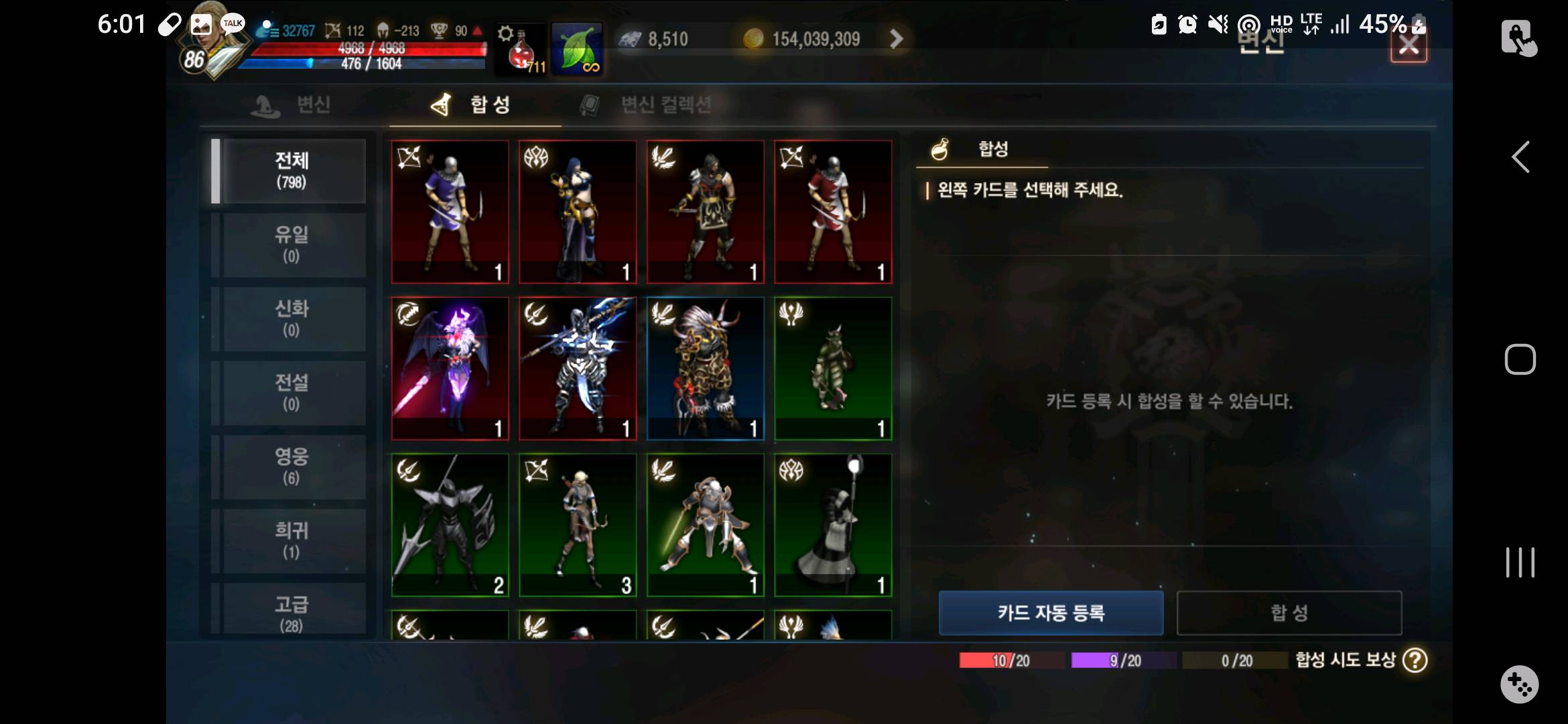Image resolution: width=1568 pixels, height=724 pixels.
Task: Show 영웅 grade cards
Action: 292,467
